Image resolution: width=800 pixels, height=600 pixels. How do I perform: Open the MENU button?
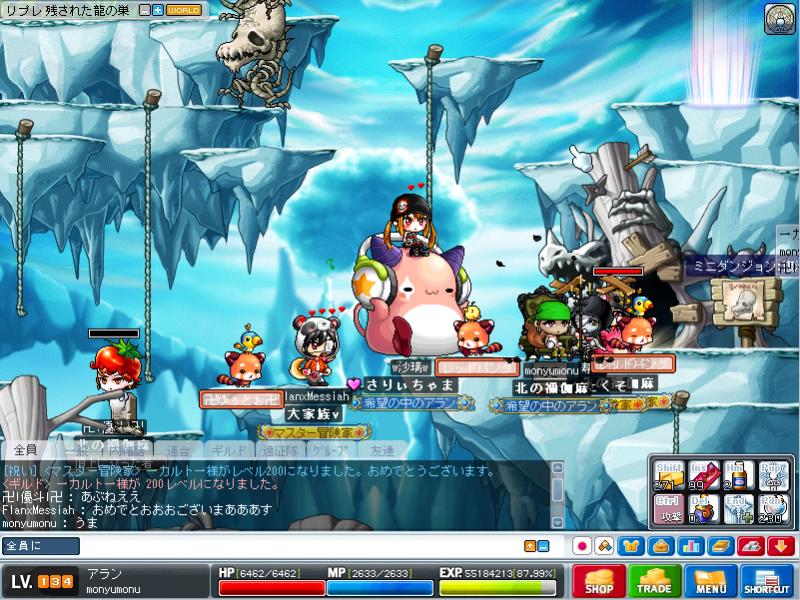tap(711, 581)
